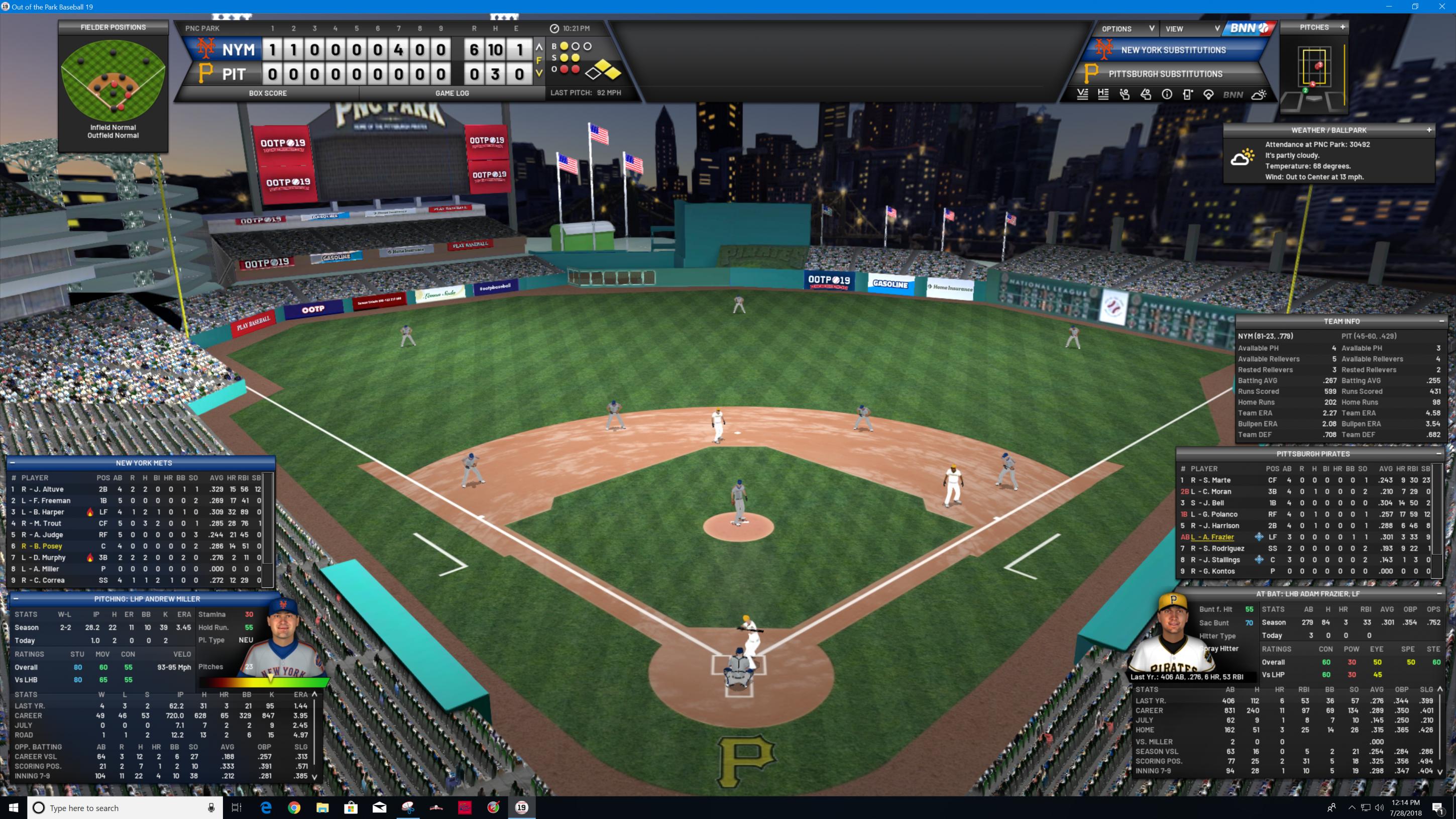This screenshot has height=819, width=1456.
Task: Click the circled info icon
Action: coord(1167,95)
